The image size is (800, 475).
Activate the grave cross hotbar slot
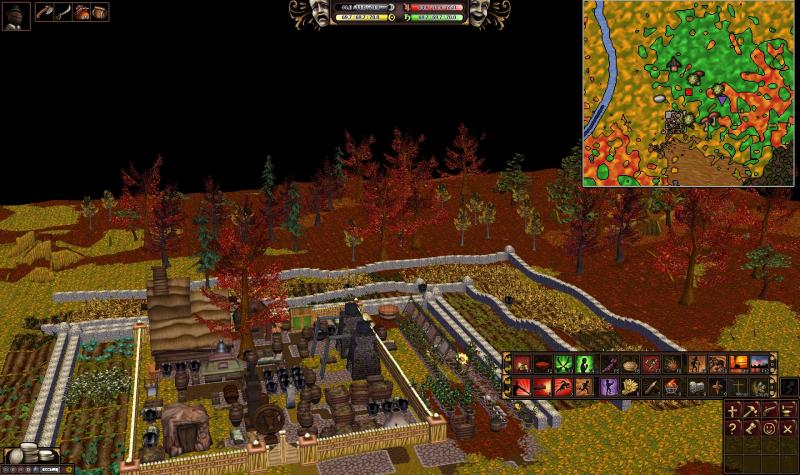click(x=737, y=387)
